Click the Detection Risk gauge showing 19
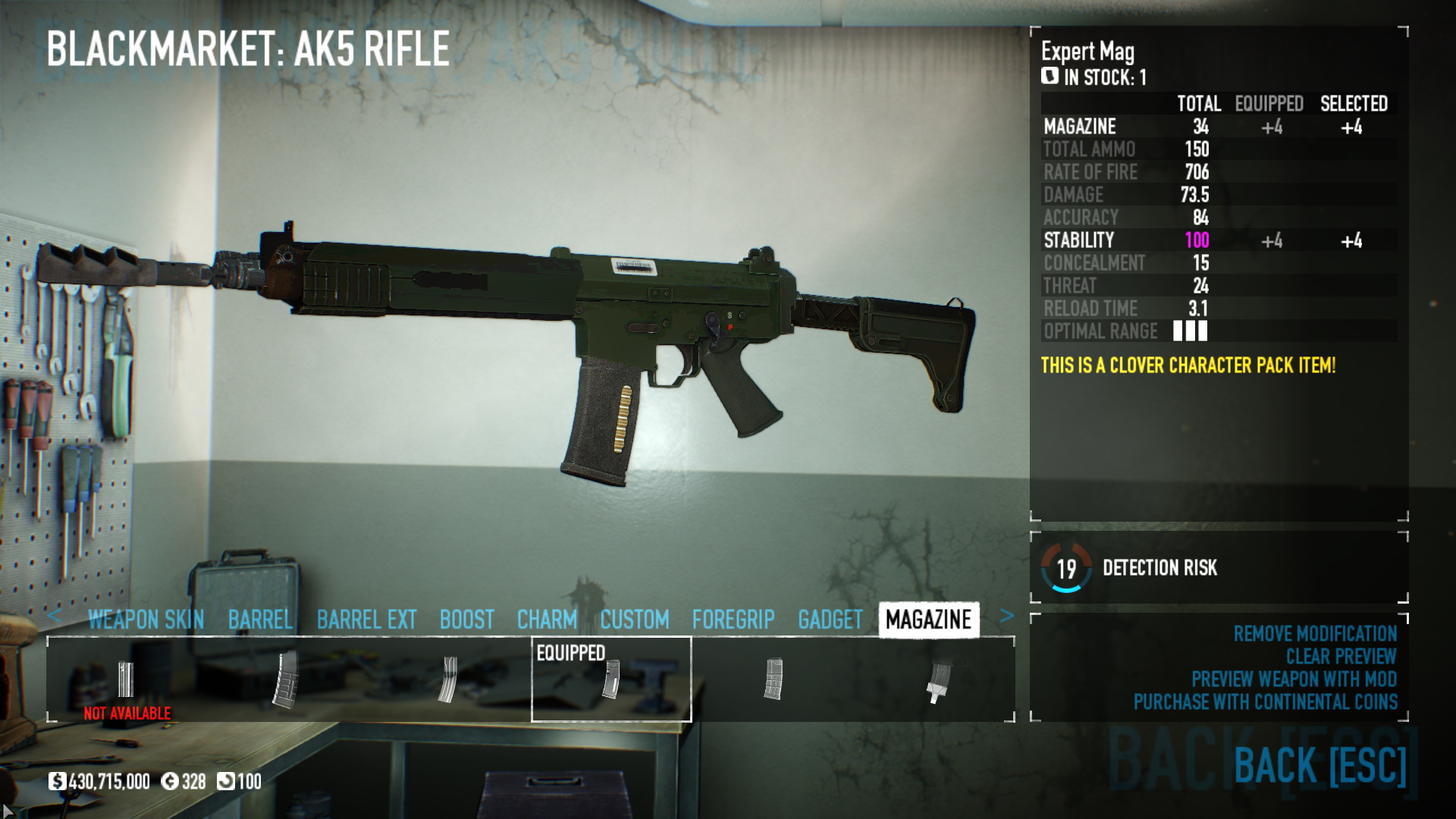Screen dimensions: 1456x819 [1067, 566]
